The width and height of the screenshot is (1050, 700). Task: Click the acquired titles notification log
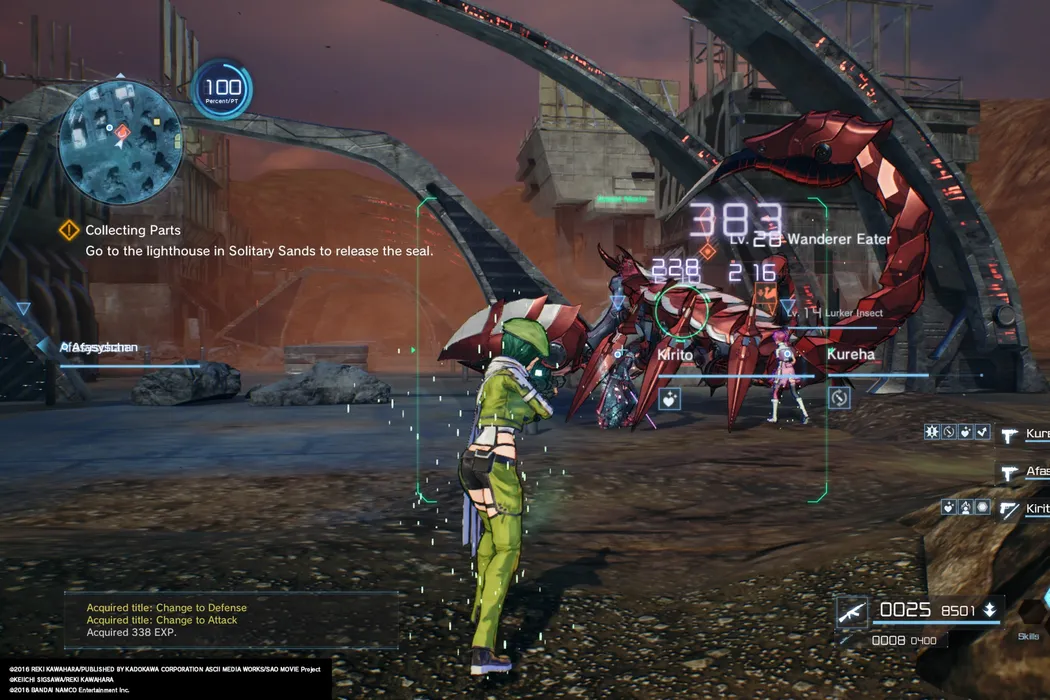[x=230, y=620]
